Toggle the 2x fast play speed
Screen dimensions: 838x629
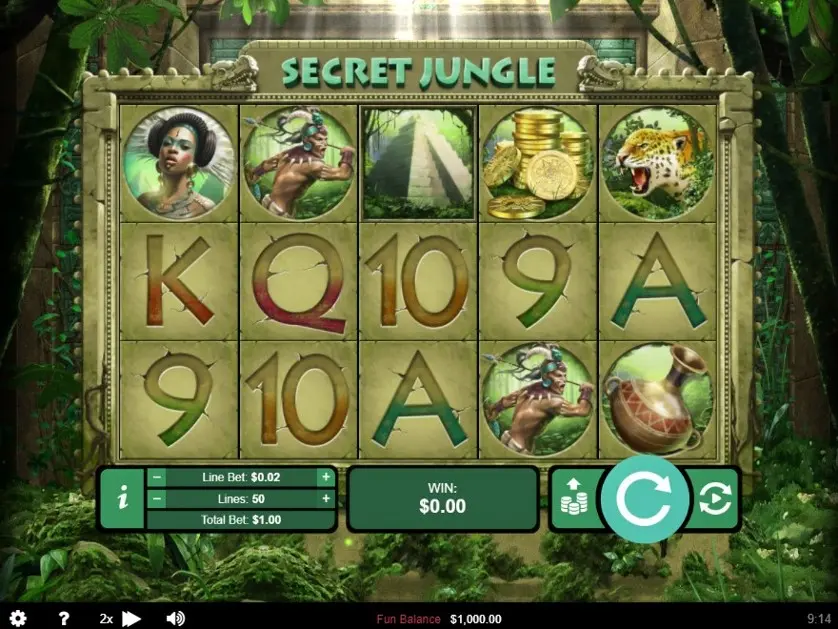pyautogui.click(x=120, y=619)
